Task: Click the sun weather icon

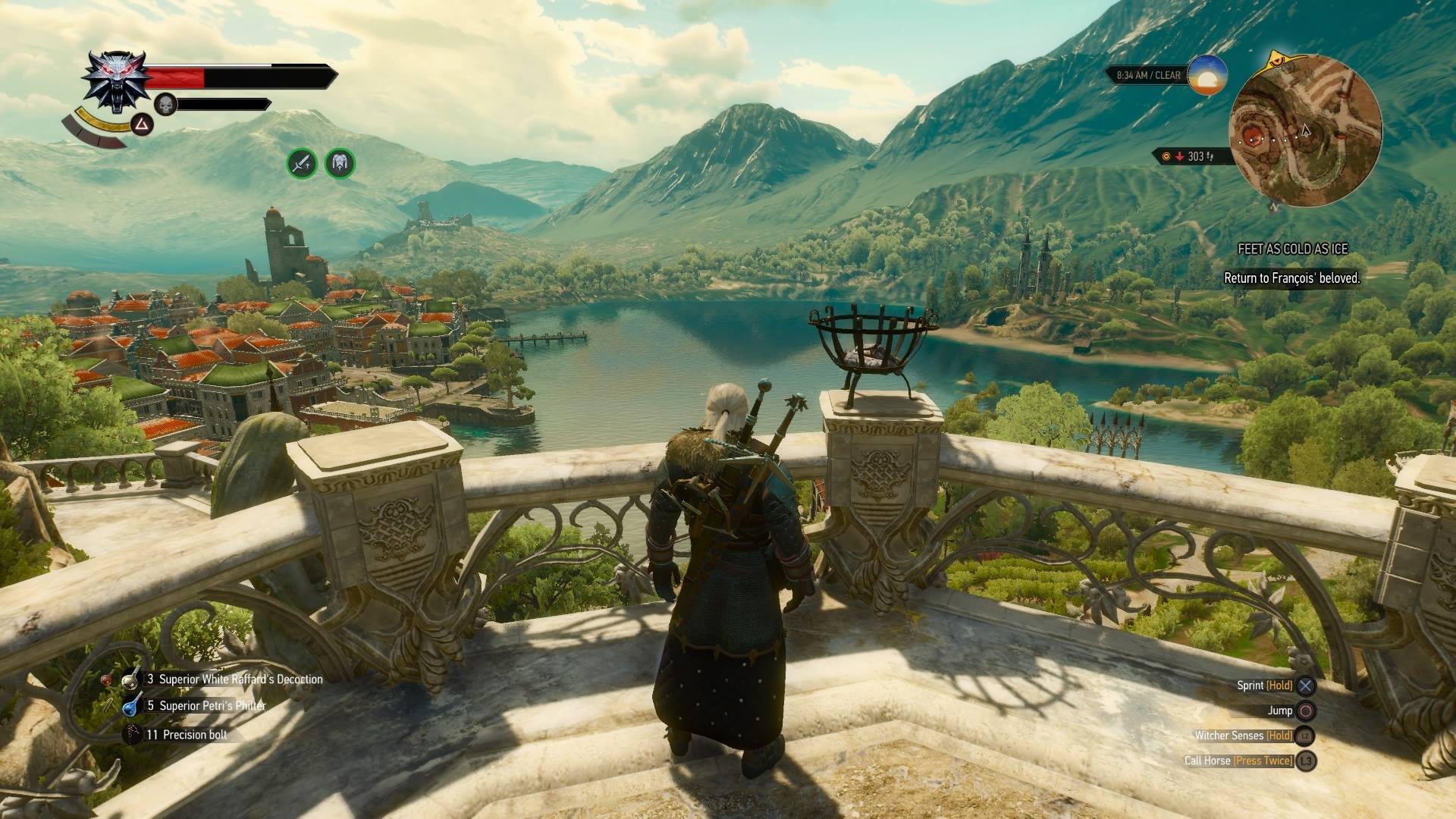Action: pos(1207,75)
